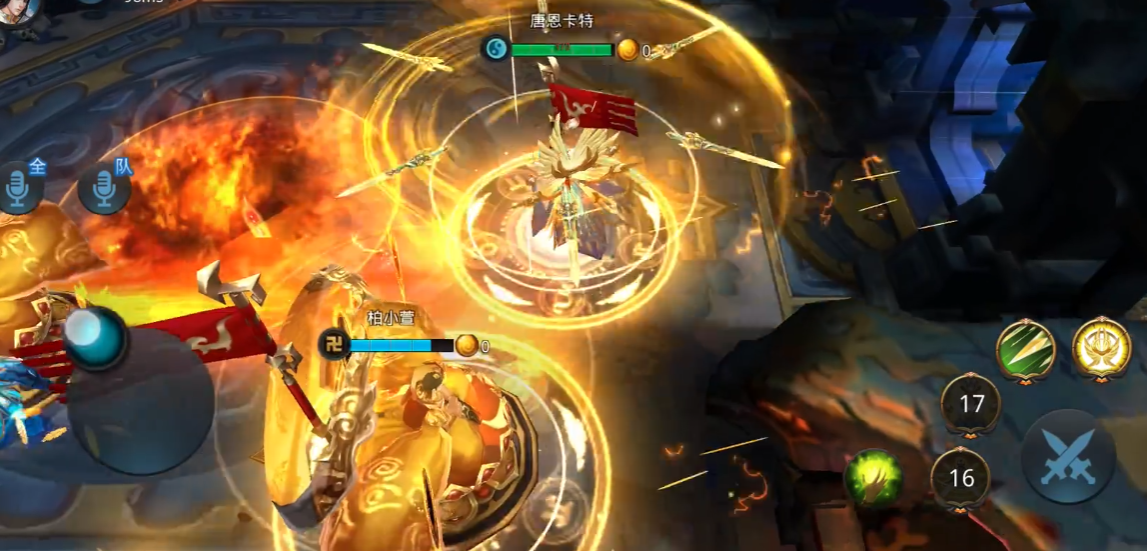Open the player portrait avatar

[x=18, y=10]
